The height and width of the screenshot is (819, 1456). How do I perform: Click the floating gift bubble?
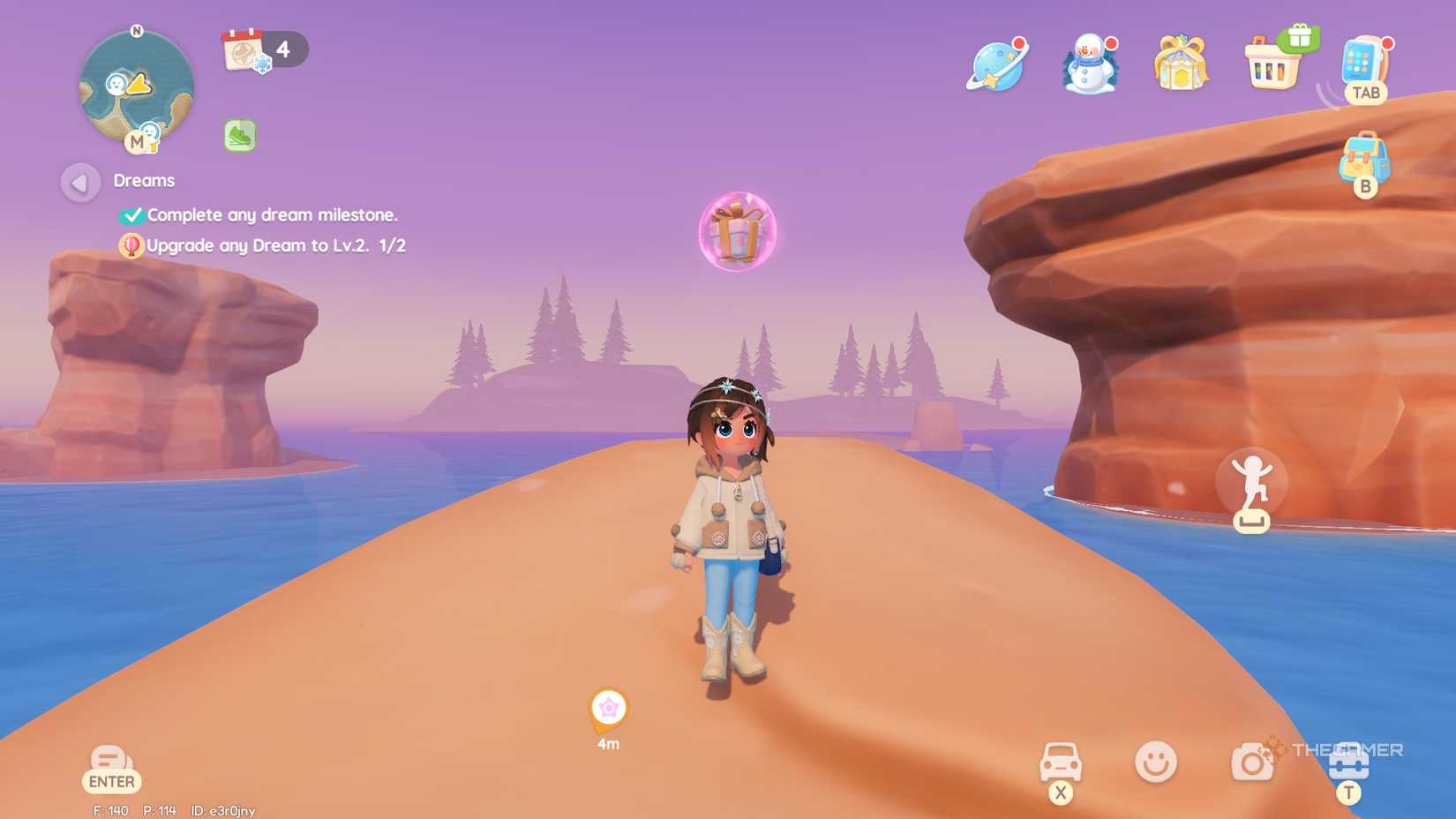tap(738, 232)
